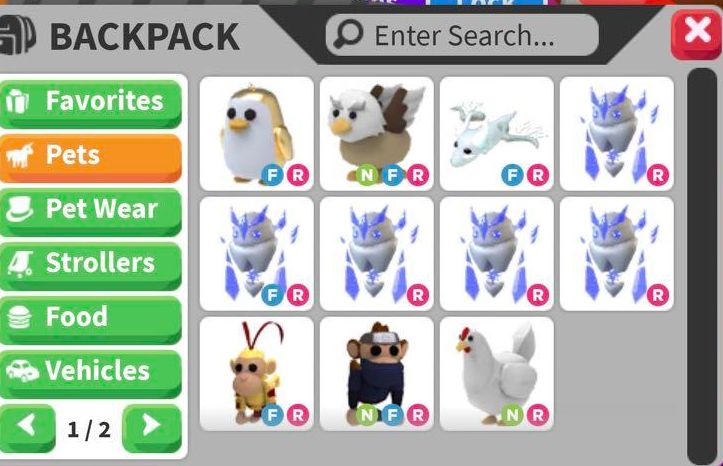Screen dimensions: 723x466
Task: Go to the next category page
Action: pyautogui.click(x=152, y=427)
